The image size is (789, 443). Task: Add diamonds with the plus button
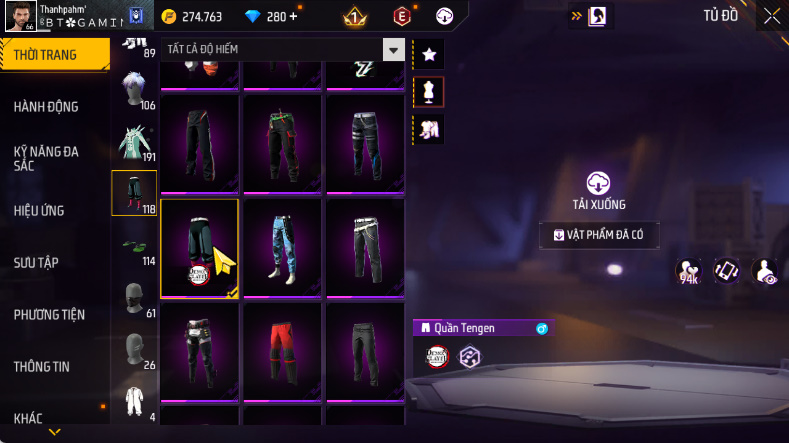[x=293, y=17]
